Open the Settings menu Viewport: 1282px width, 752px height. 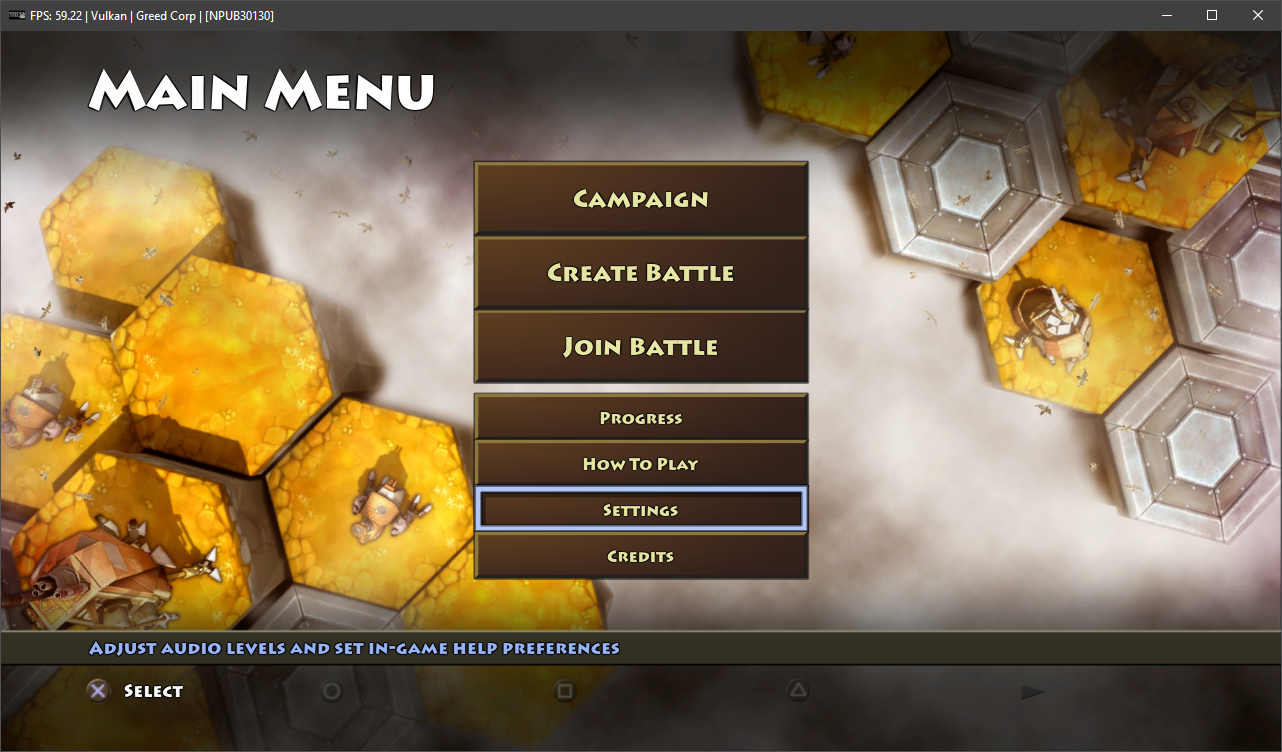click(x=640, y=510)
